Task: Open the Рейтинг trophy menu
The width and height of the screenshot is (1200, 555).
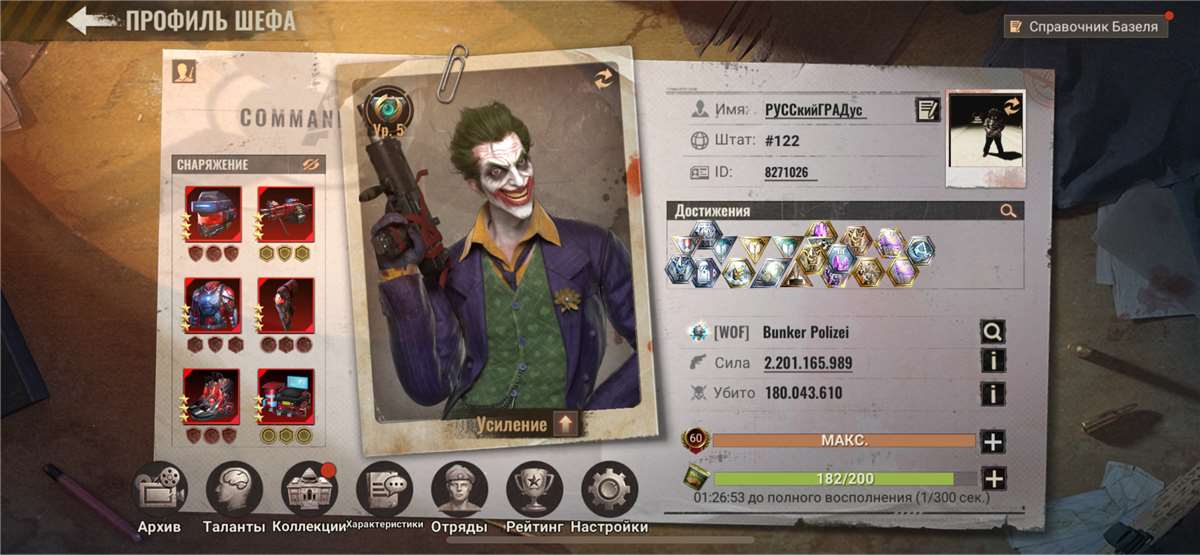Action: click(x=535, y=490)
